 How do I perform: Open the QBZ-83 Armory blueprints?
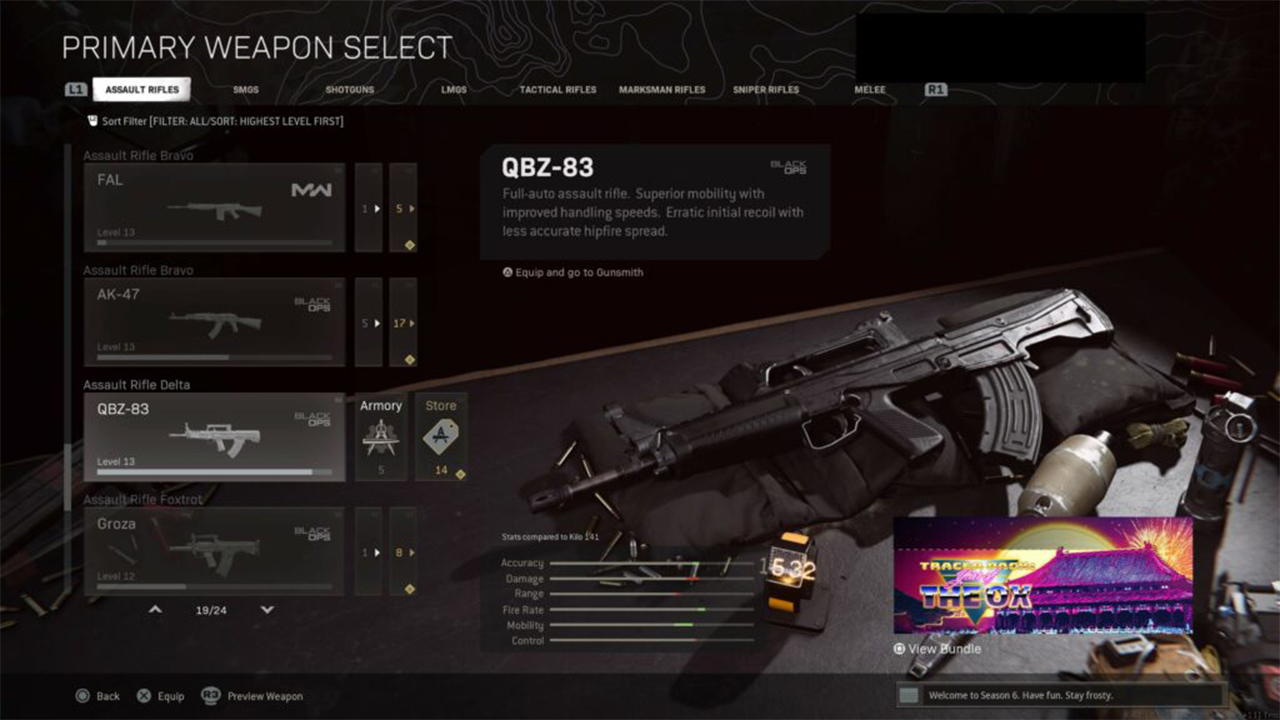pyautogui.click(x=381, y=437)
